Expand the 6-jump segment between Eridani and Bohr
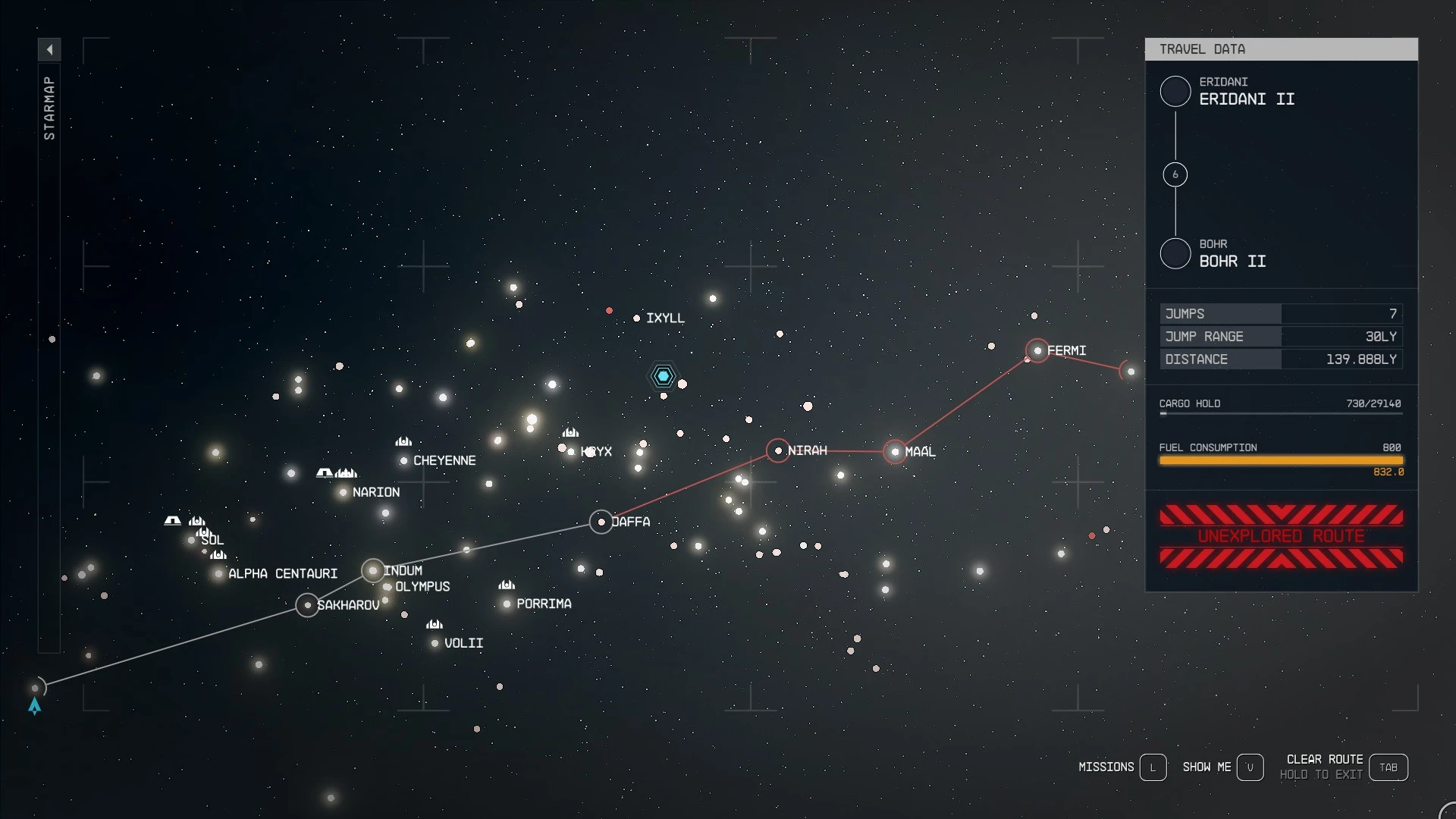This screenshot has height=819, width=1456. [x=1175, y=174]
